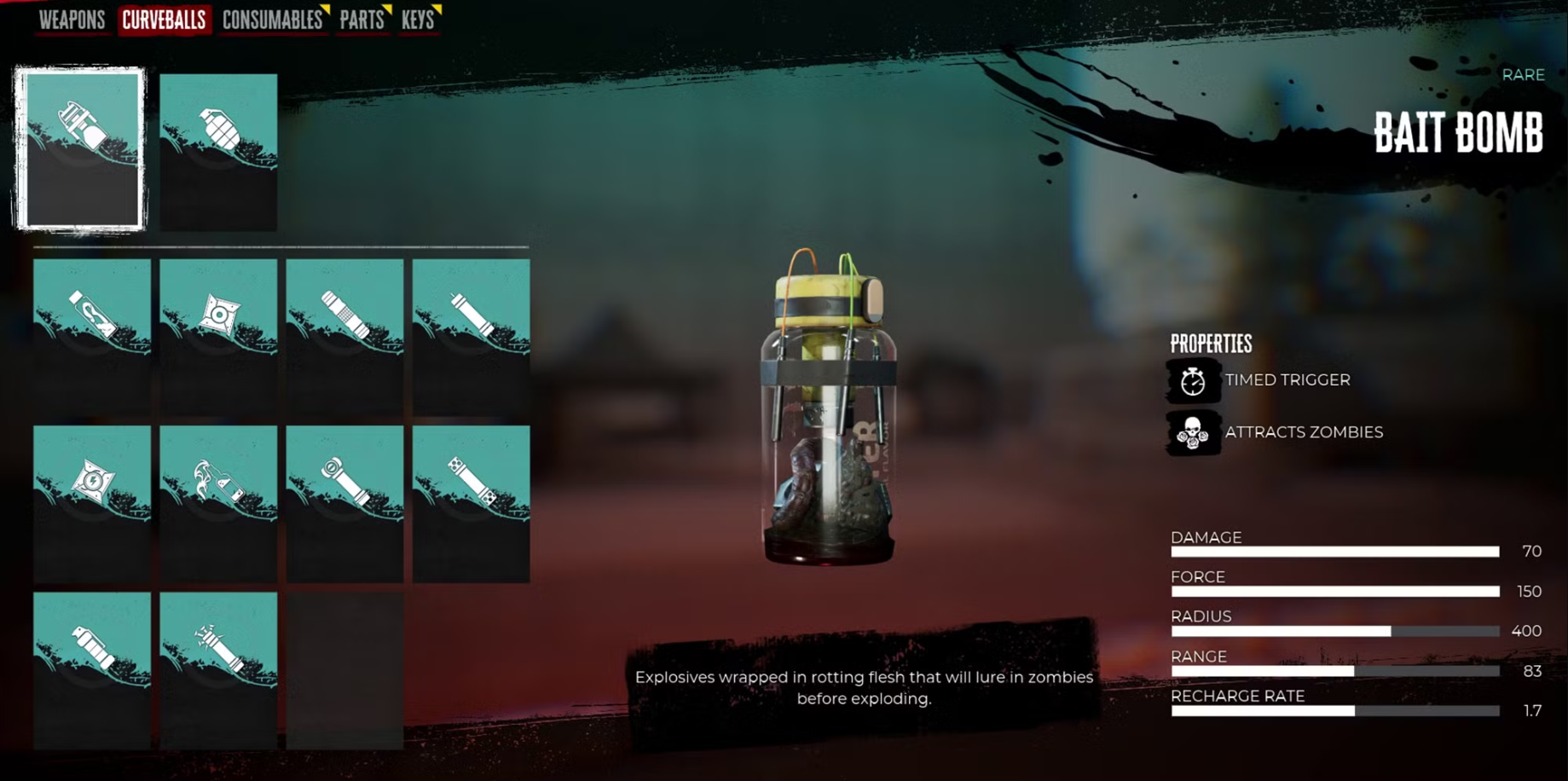Pick the plain throwing star card

(x=218, y=336)
